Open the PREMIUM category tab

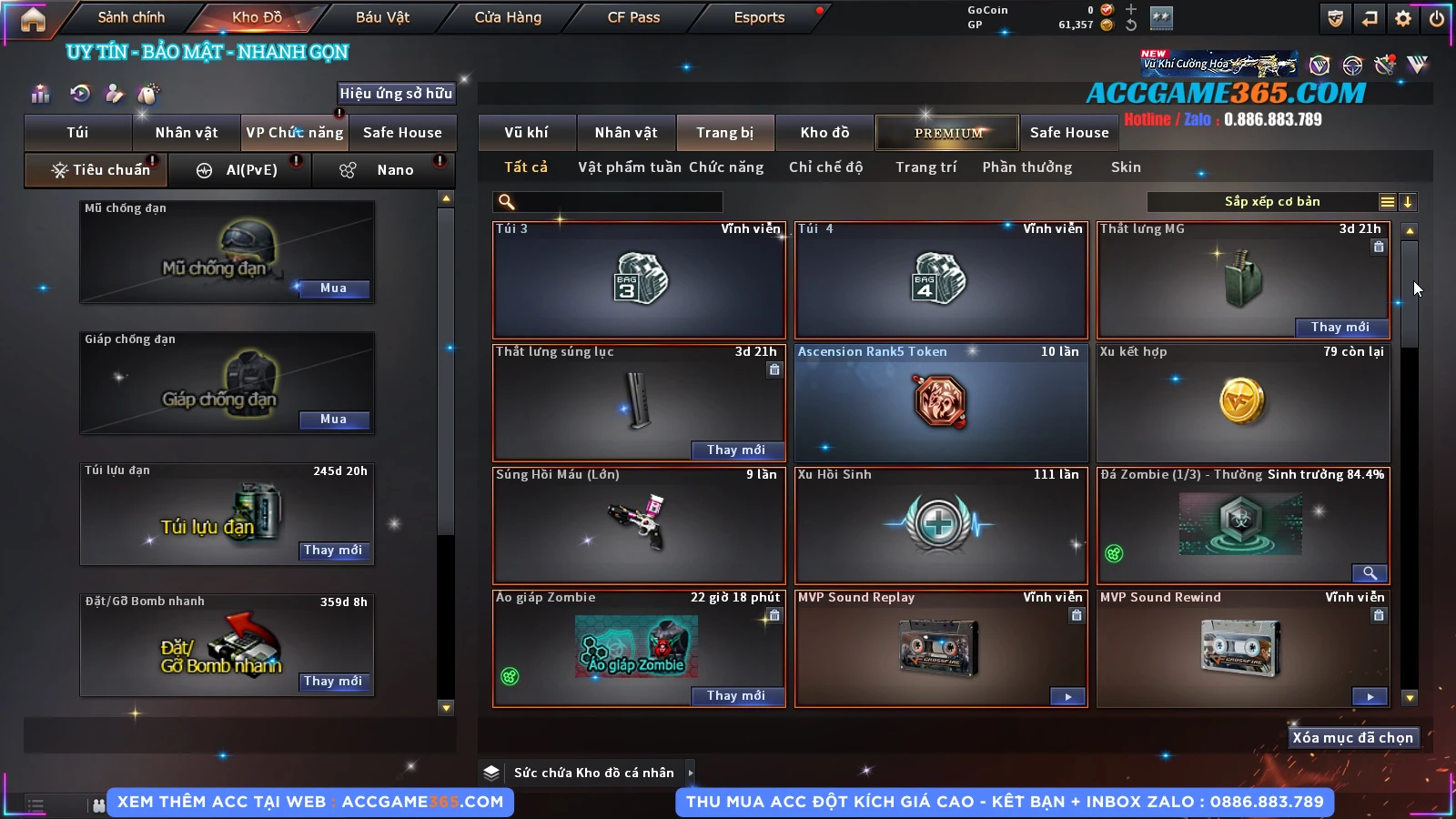pyautogui.click(x=947, y=133)
